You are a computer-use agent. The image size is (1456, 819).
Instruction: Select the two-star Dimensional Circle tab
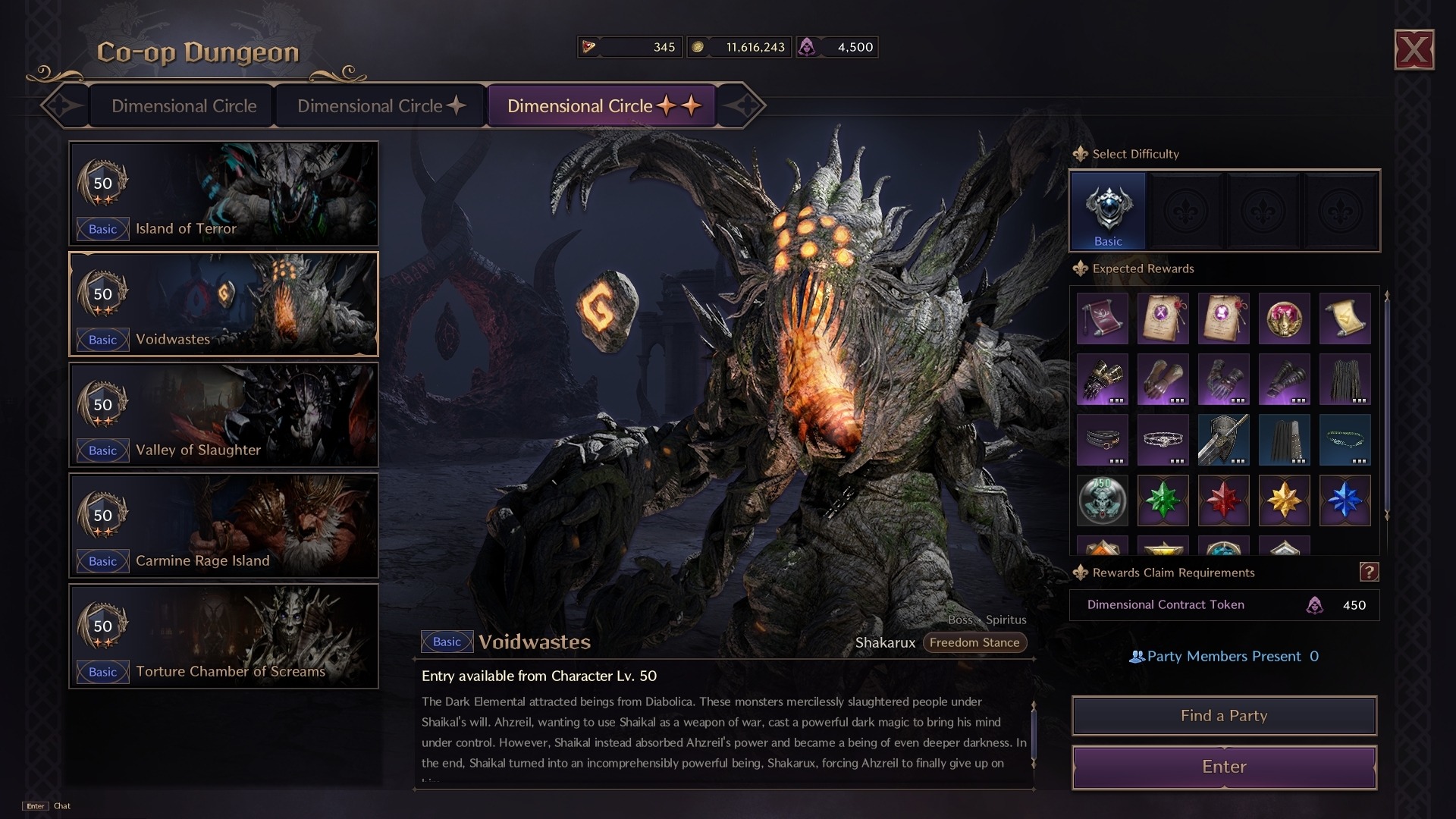coord(603,106)
